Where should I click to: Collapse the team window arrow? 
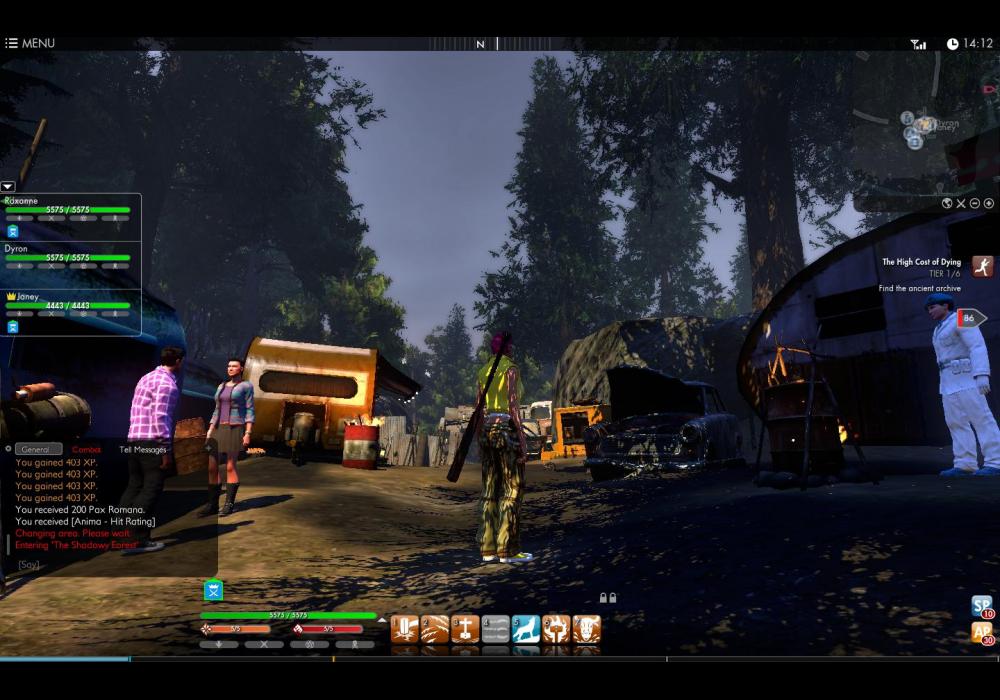pos(8,186)
